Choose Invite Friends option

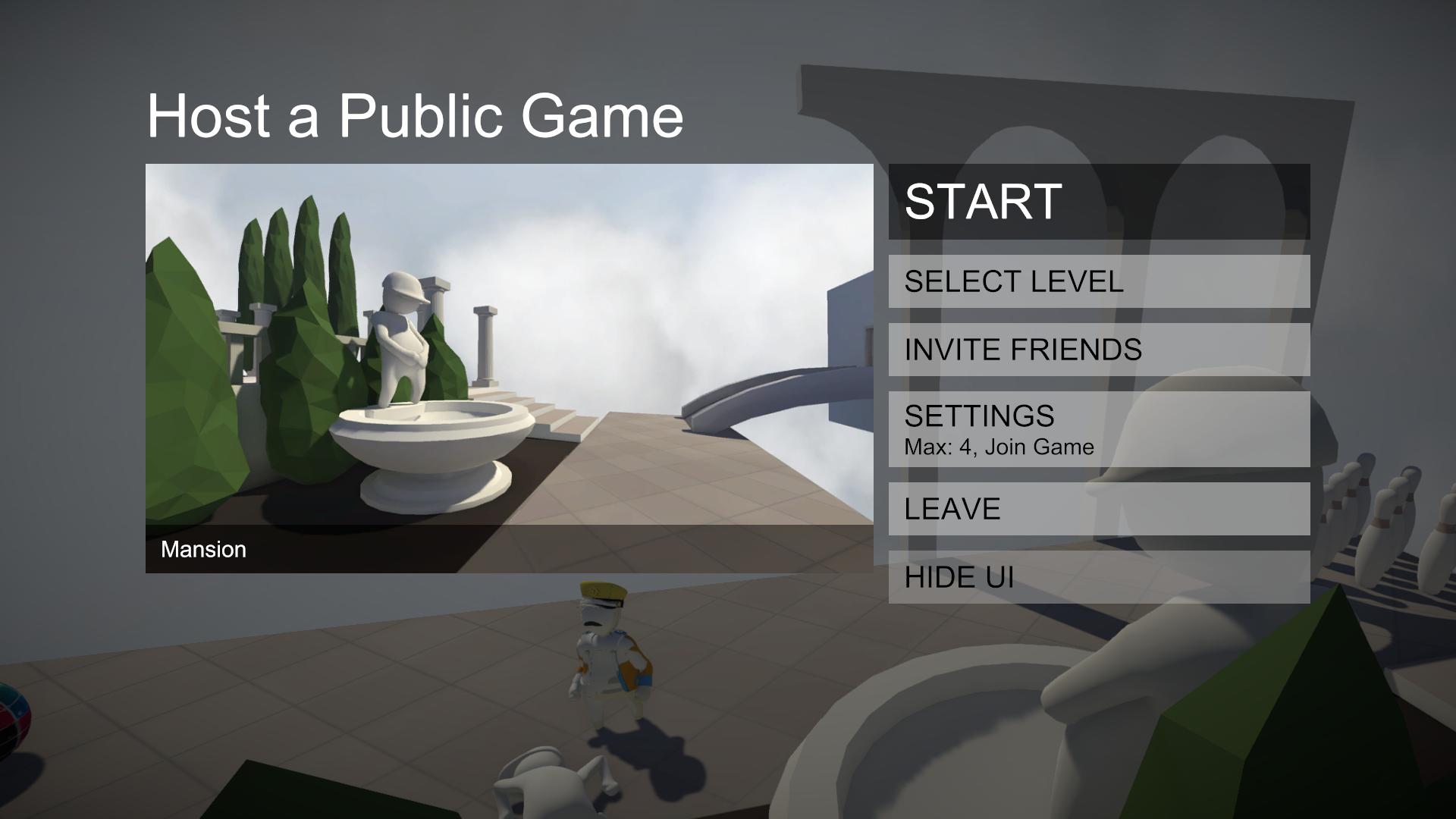[1098, 350]
